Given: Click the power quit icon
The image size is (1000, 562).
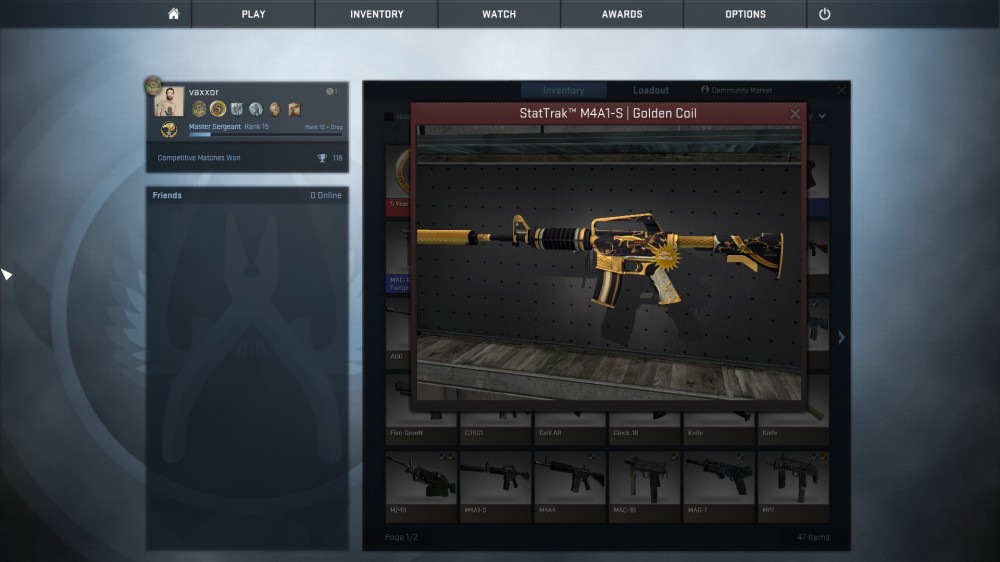Looking at the screenshot, I should (x=825, y=14).
